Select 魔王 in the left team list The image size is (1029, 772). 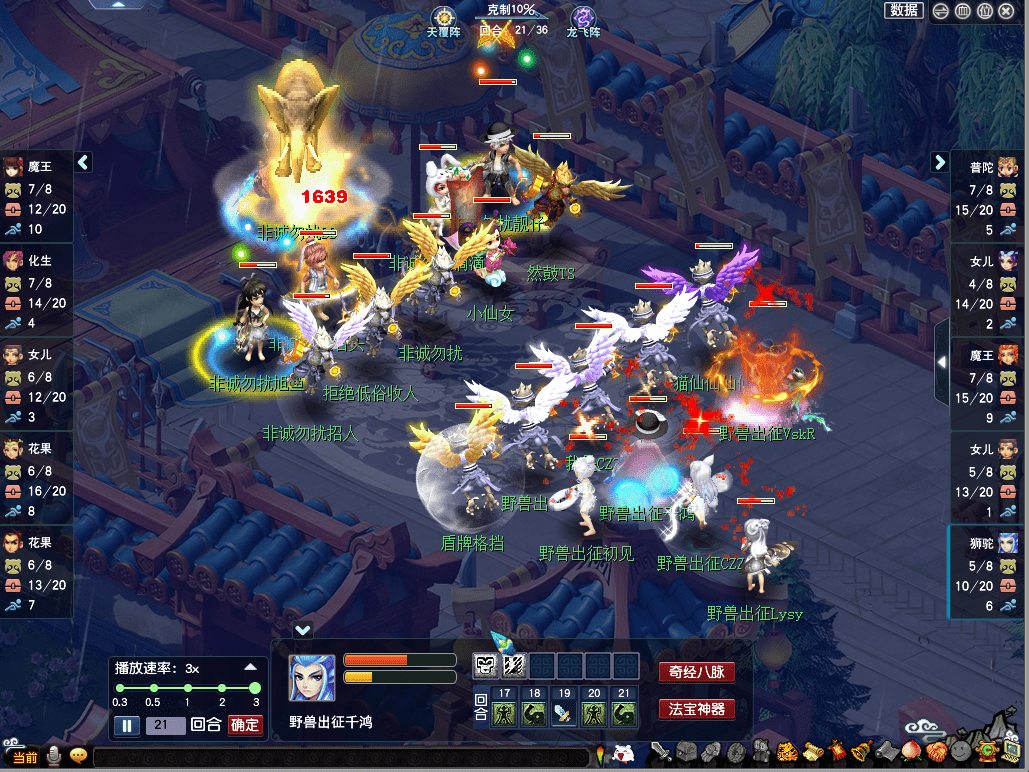click(x=36, y=167)
